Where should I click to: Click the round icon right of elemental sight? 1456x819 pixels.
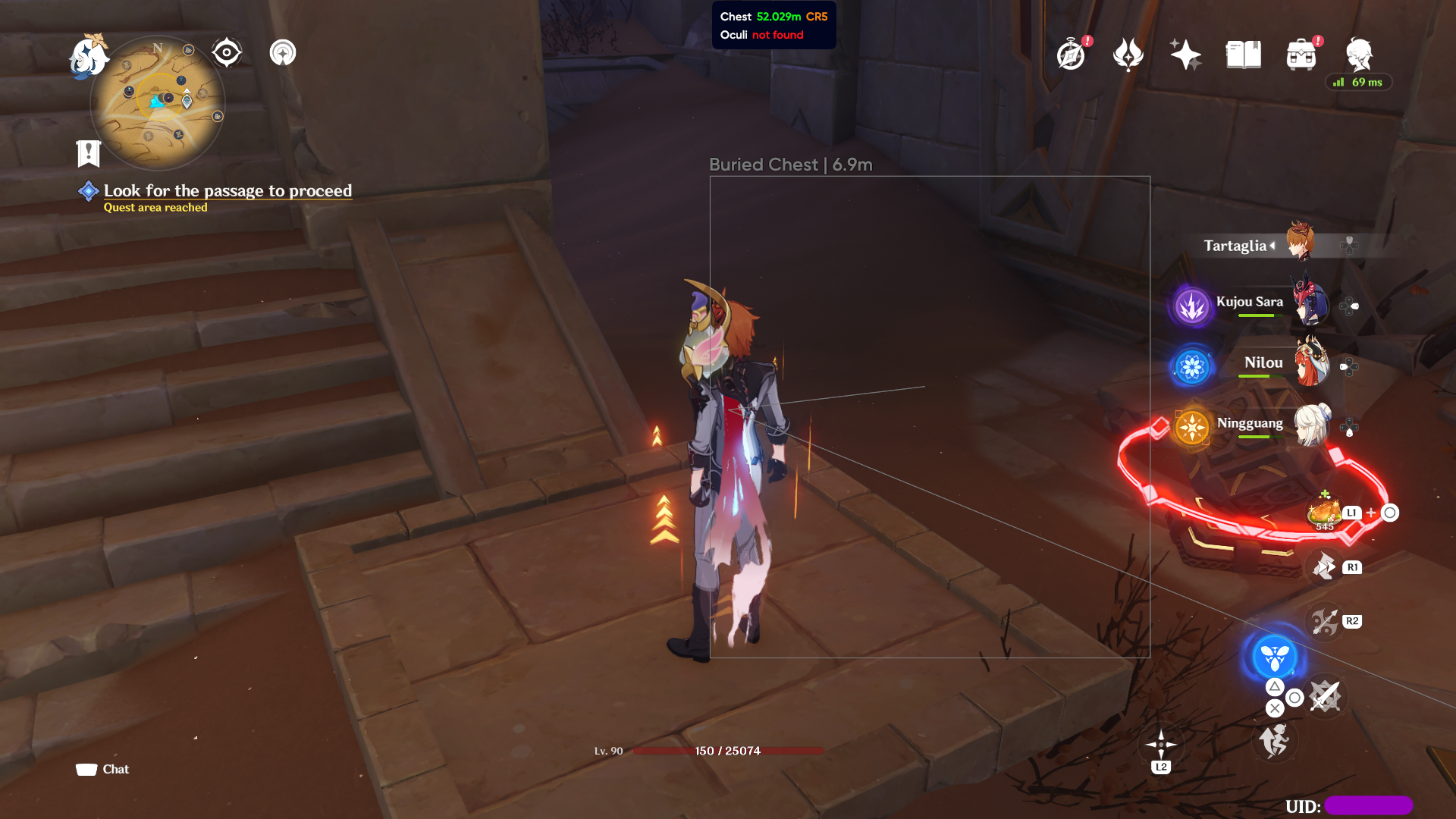pyautogui.click(x=283, y=53)
